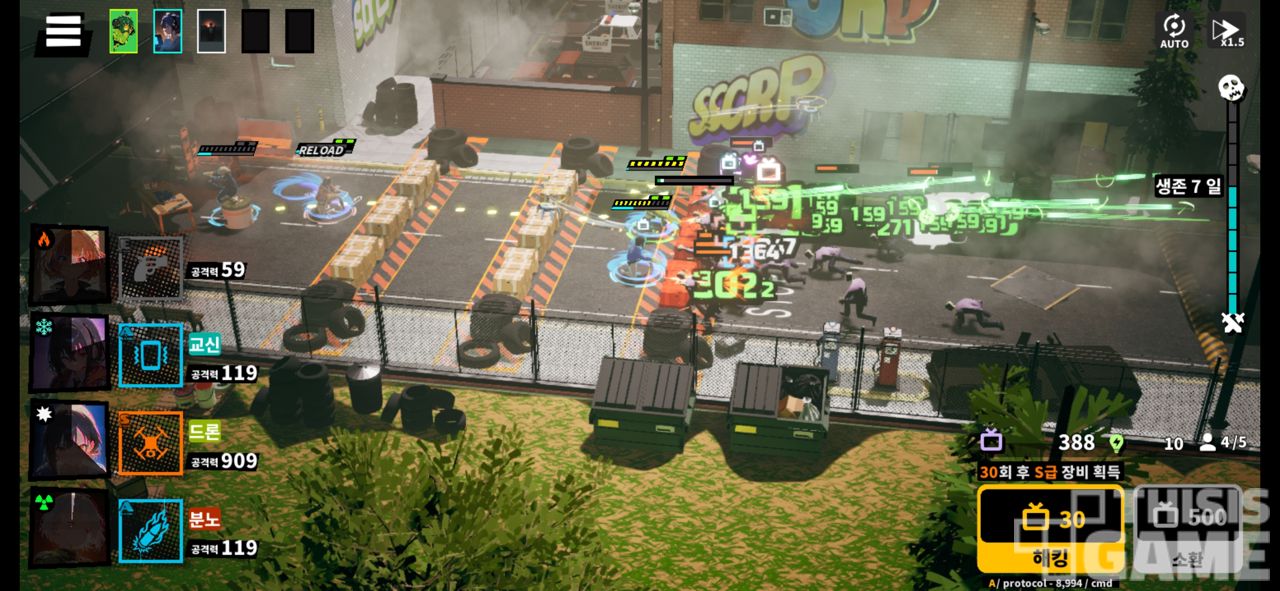The width and height of the screenshot is (1280, 591).
Task: Select the ice-element character portrait
Action: point(69,354)
